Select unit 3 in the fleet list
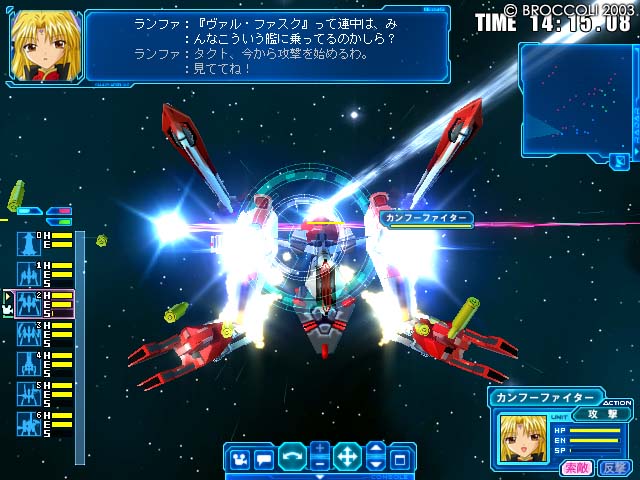 tap(27, 333)
